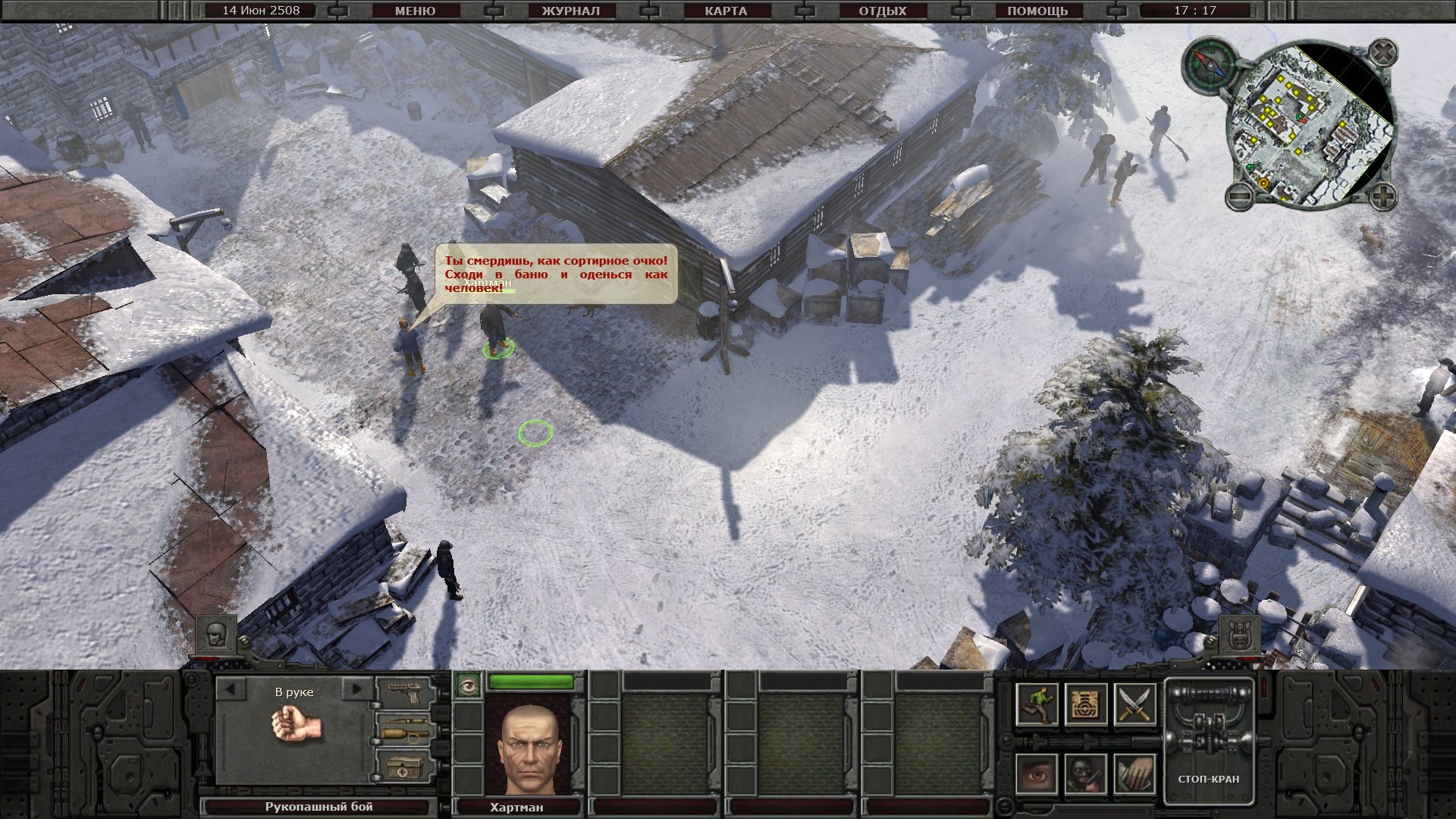Toggle the eye icon above Хартман's portrait
The height and width of the screenshot is (819, 1456).
coord(468,685)
